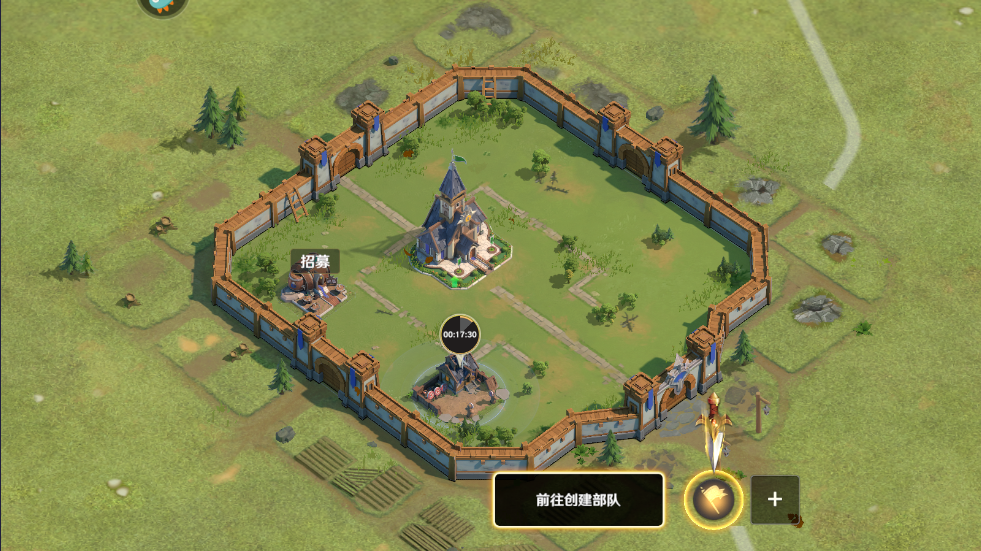Select the glowing golden flag icon

pyautogui.click(x=714, y=499)
